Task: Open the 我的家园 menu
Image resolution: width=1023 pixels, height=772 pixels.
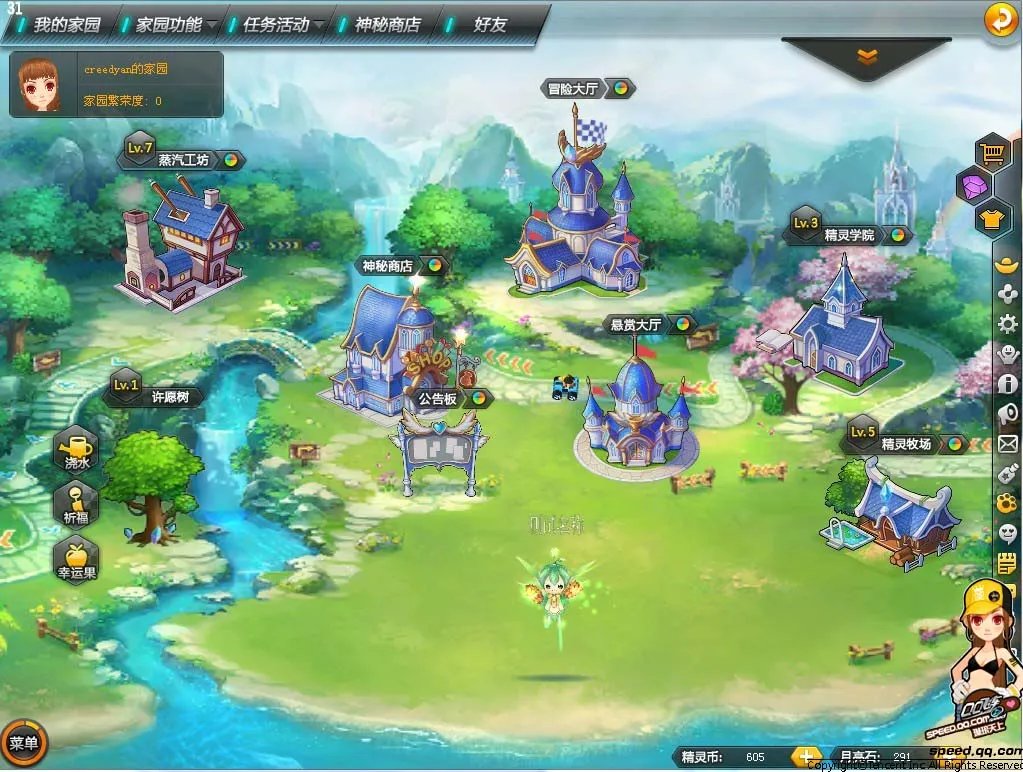Action: point(67,24)
